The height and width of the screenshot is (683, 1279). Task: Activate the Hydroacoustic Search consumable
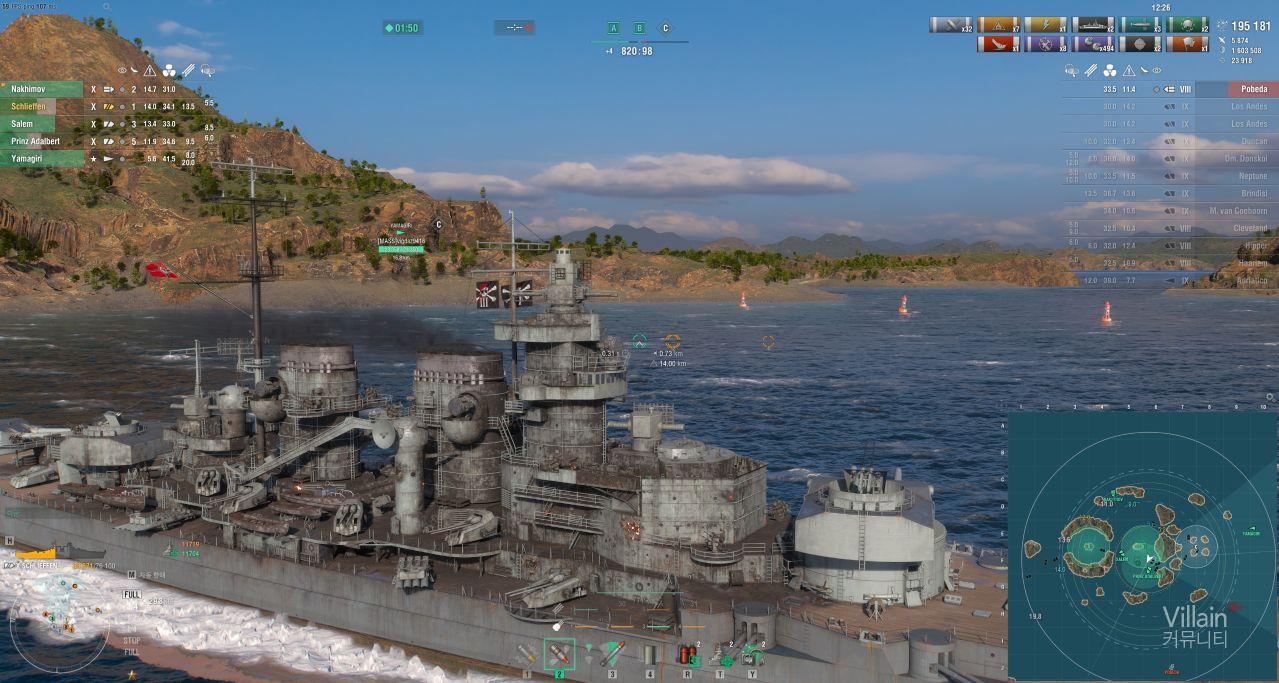(x=751, y=655)
